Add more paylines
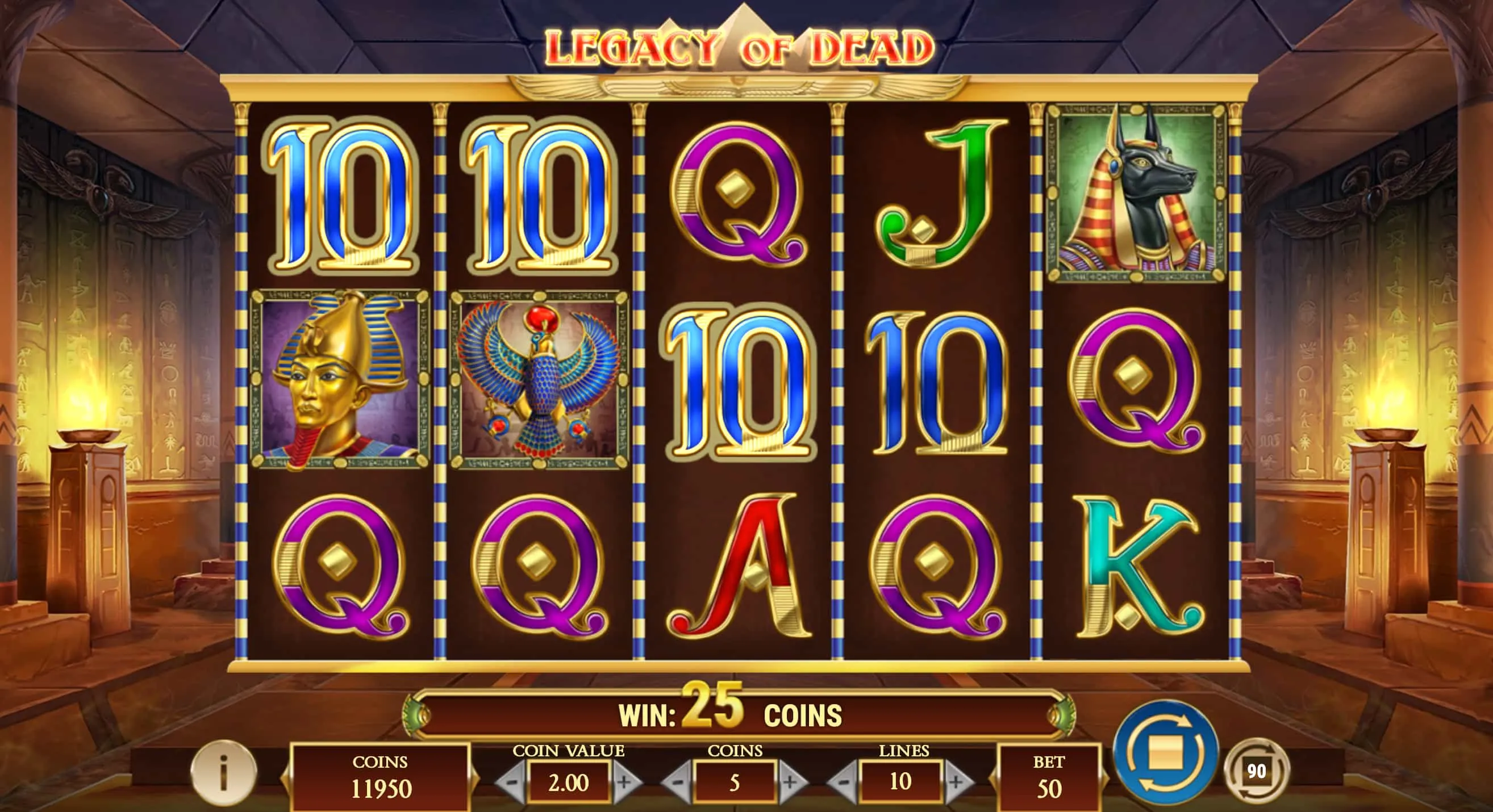 point(957,782)
